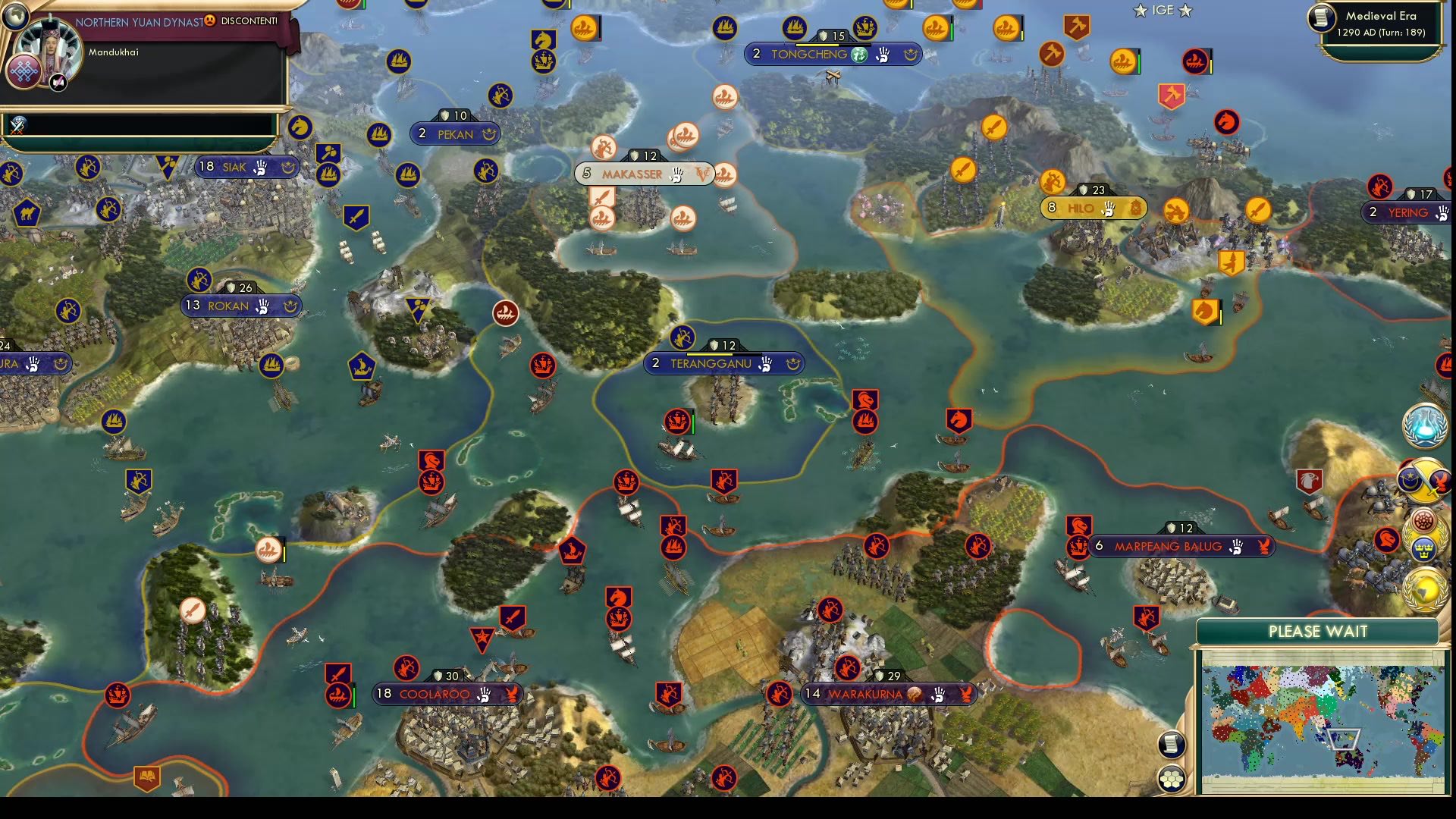Screen dimensions: 1456x819
Task: Click the hand icon on Coolaroo's banner
Action: 484,694
